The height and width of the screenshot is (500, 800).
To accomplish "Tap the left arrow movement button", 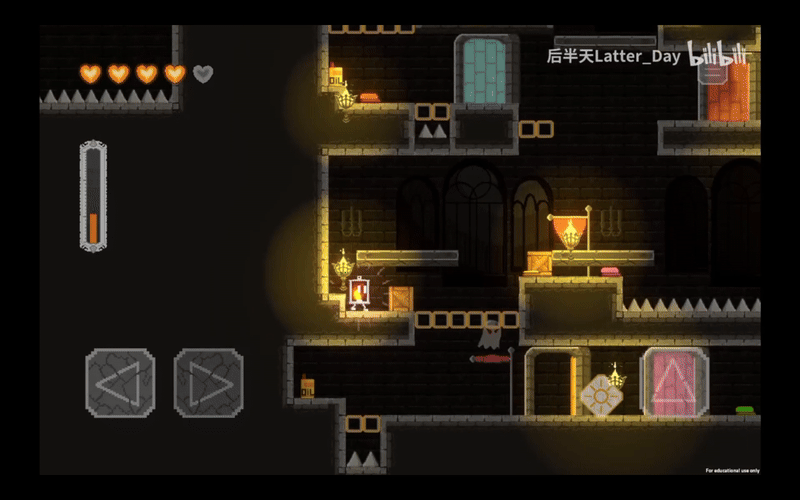I will coord(120,382).
